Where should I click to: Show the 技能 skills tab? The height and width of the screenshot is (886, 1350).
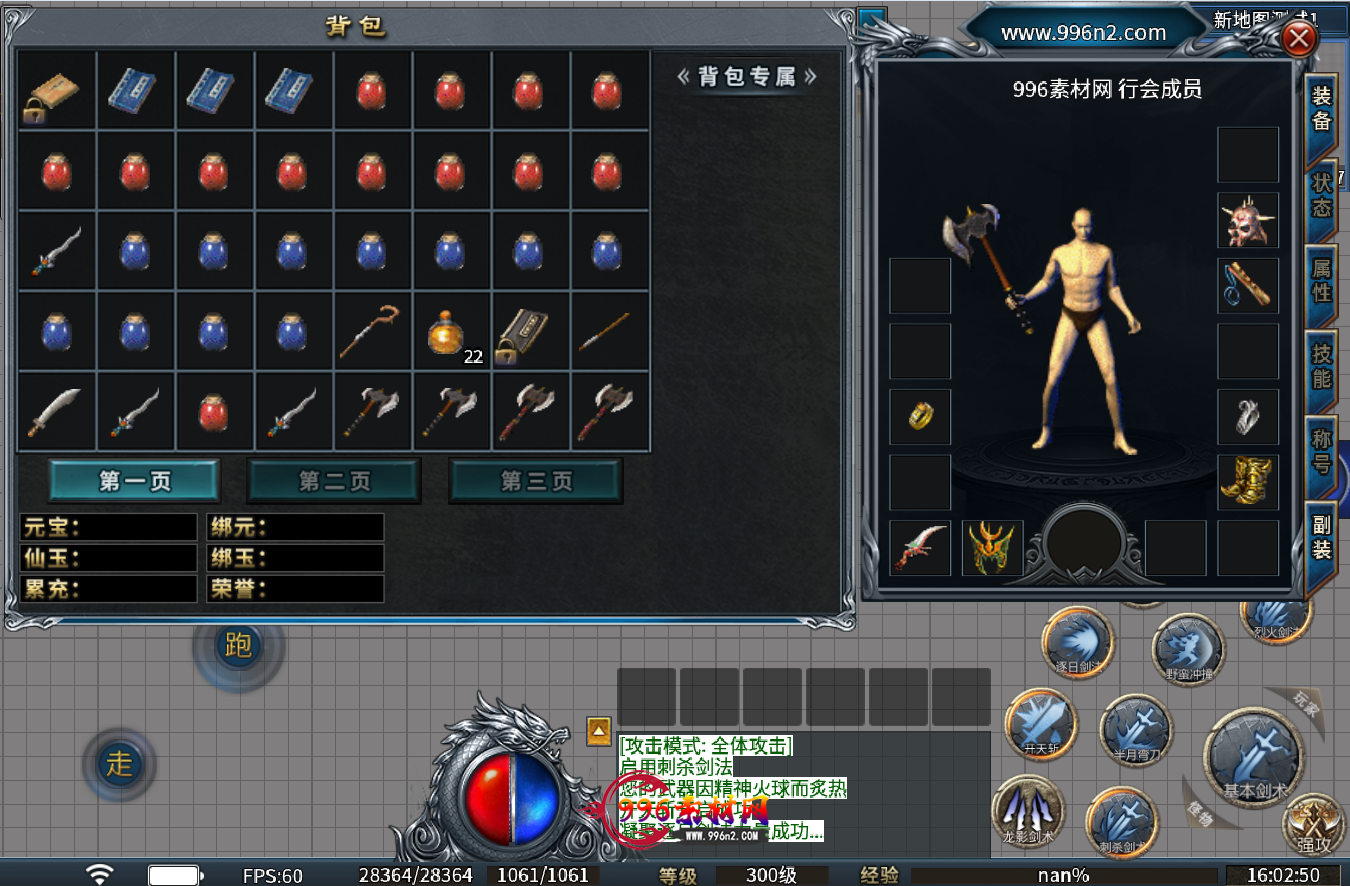tap(1321, 366)
